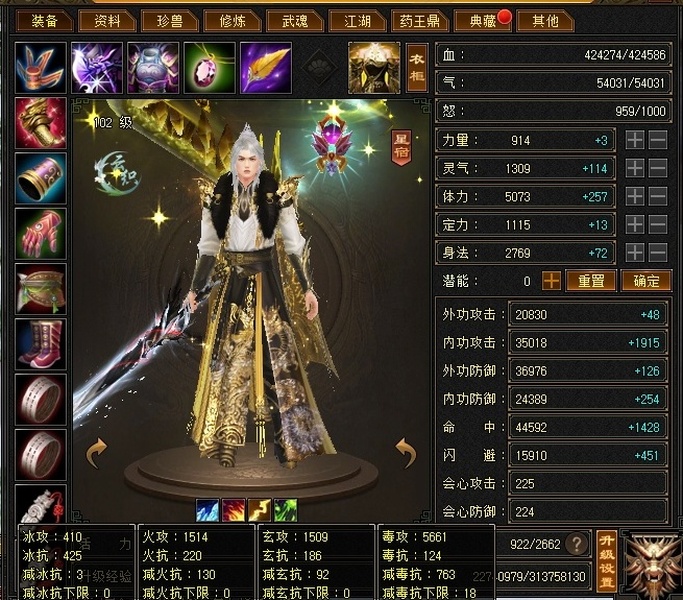The width and height of the screenshot is (683, 600).
Task: Reset attribute points with 重置
Action: pyautogui.click(x=590, y=281)
